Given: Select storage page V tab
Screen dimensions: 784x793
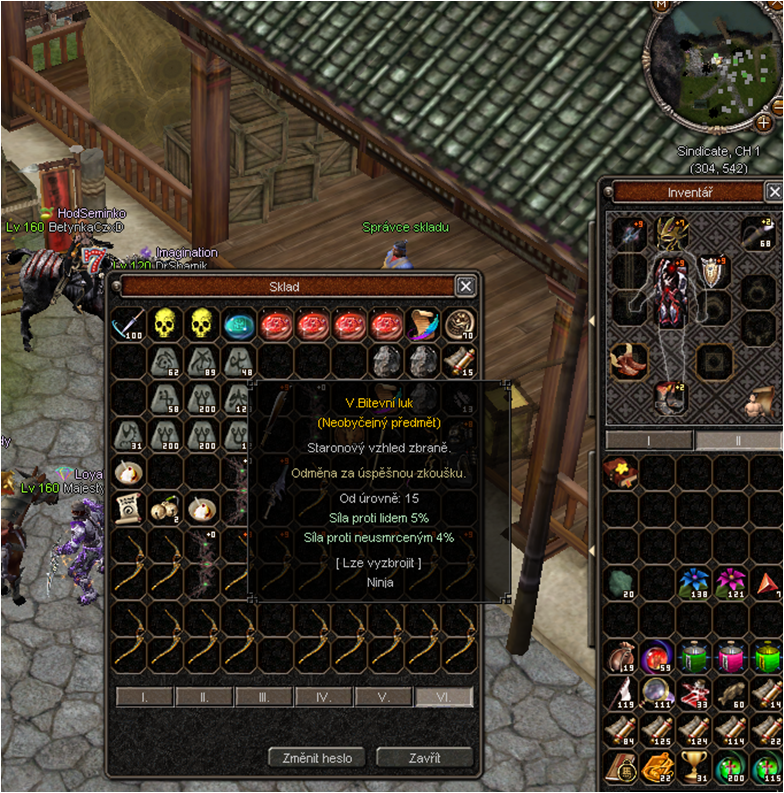Looking at the screenshot, I should coord(384,697).
